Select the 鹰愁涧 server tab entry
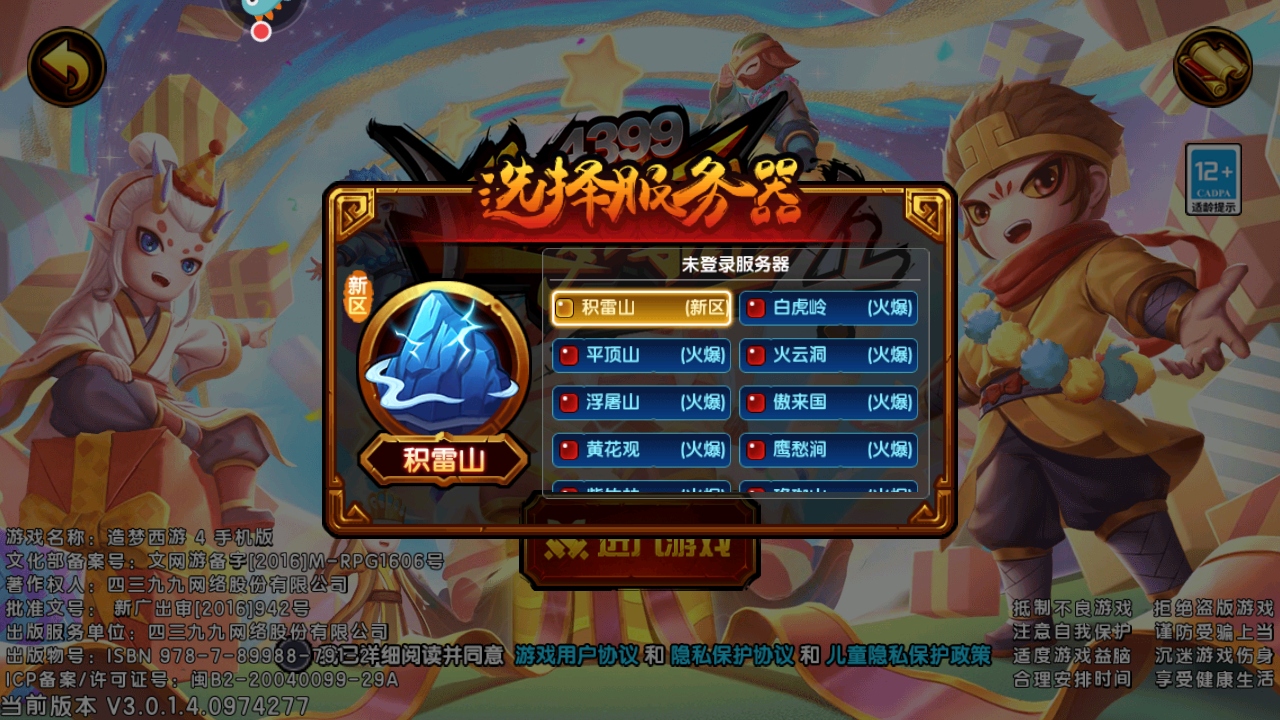The height and width of the screenshot is (720, 1280). (828, 450)
